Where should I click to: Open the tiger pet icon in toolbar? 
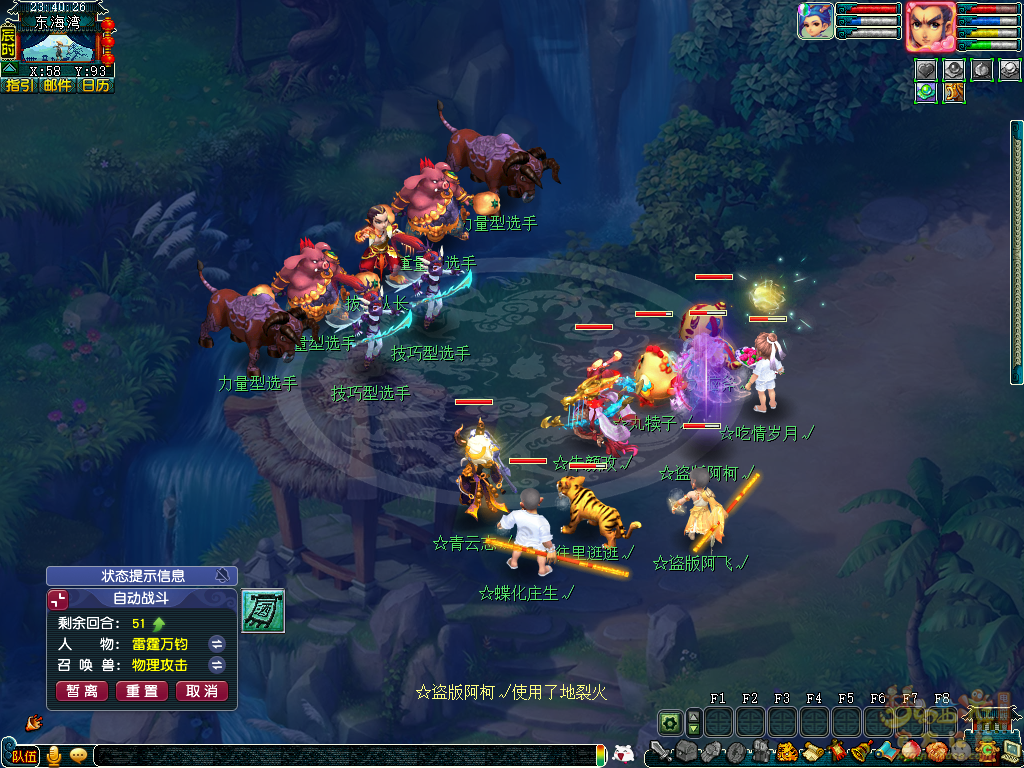[x=786, y=751]
